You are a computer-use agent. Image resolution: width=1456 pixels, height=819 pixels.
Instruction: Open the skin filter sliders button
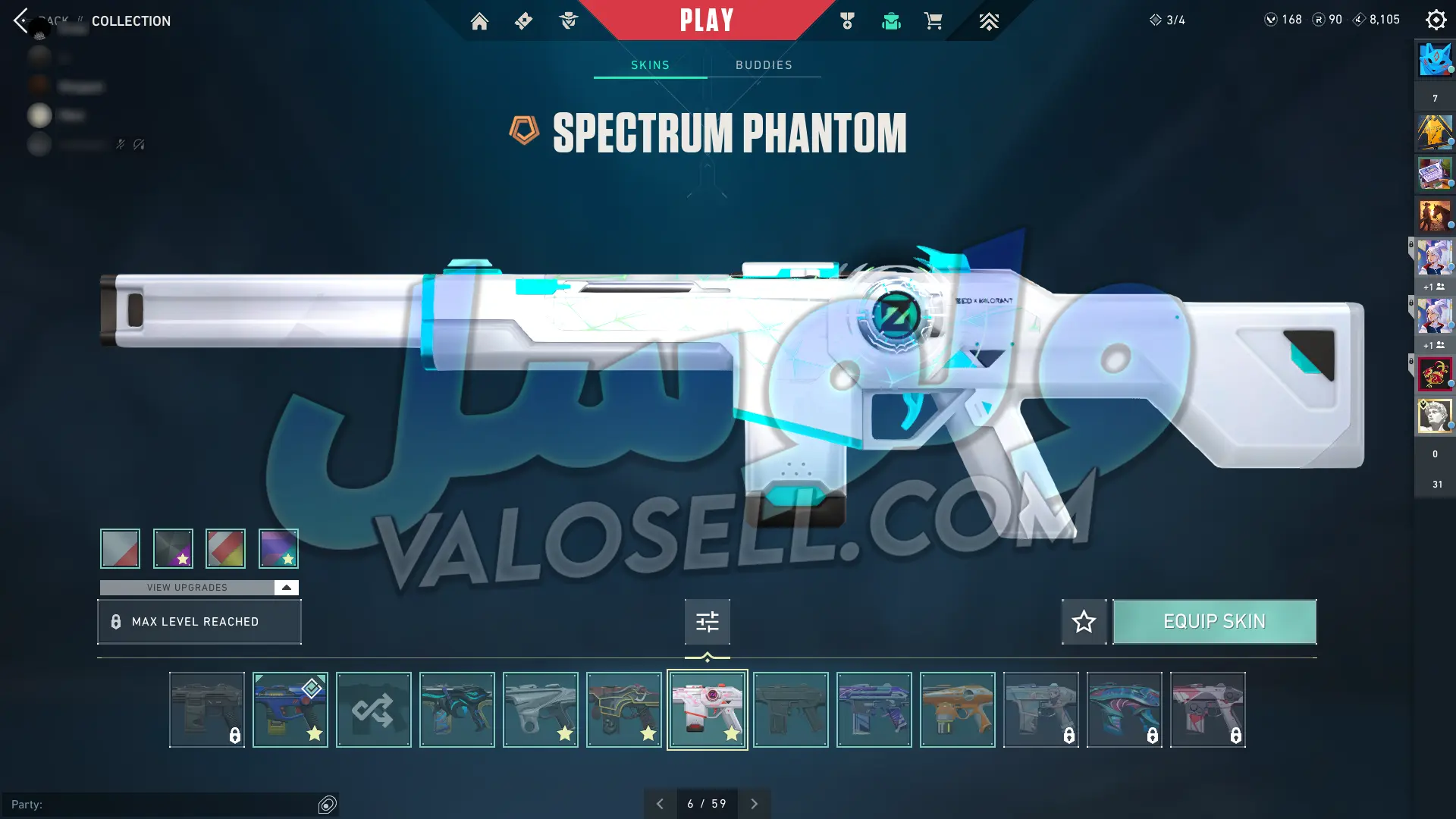(707, 622)
